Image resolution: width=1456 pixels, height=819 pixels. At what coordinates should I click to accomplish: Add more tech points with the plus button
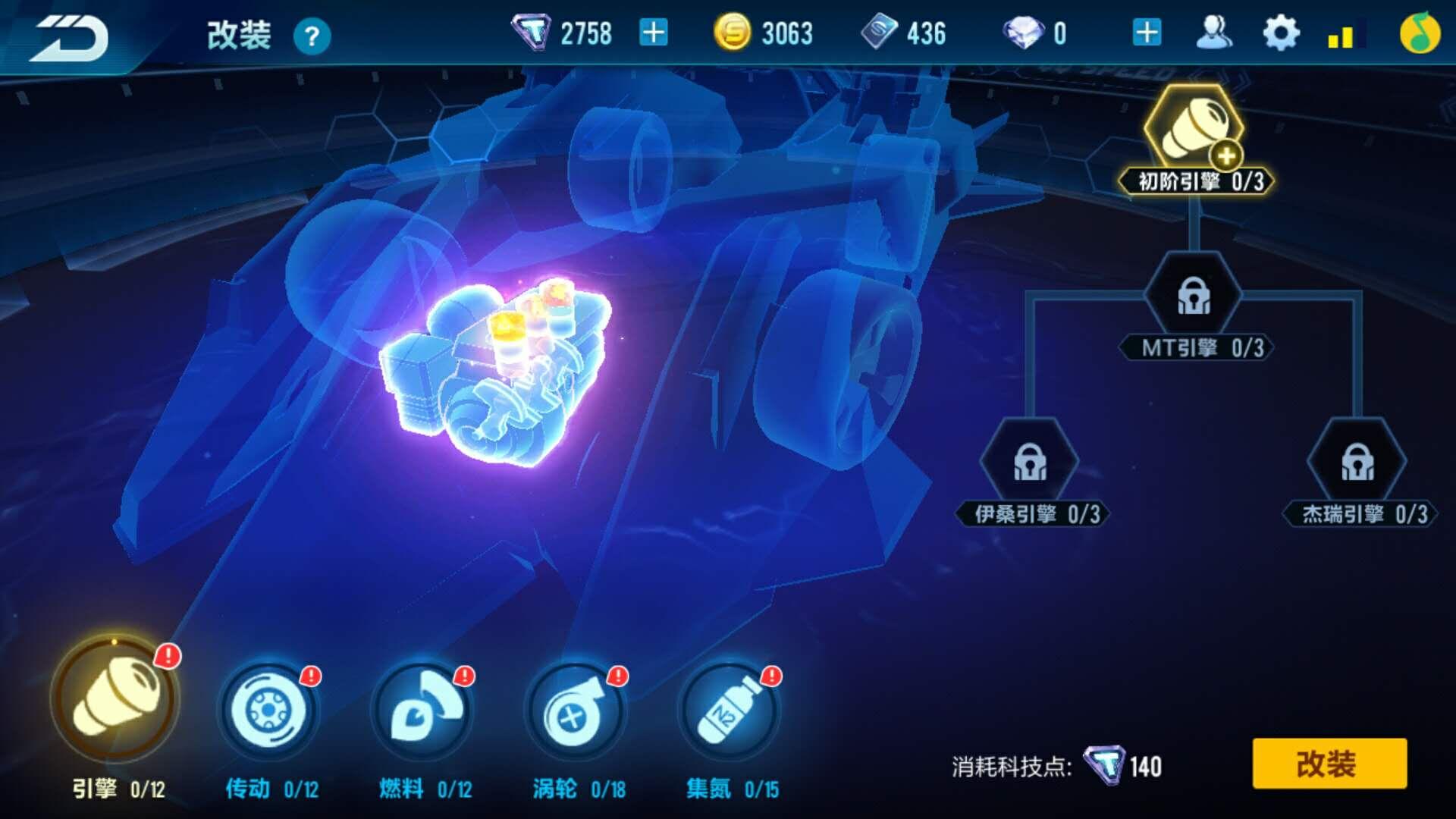coord(654,33)
